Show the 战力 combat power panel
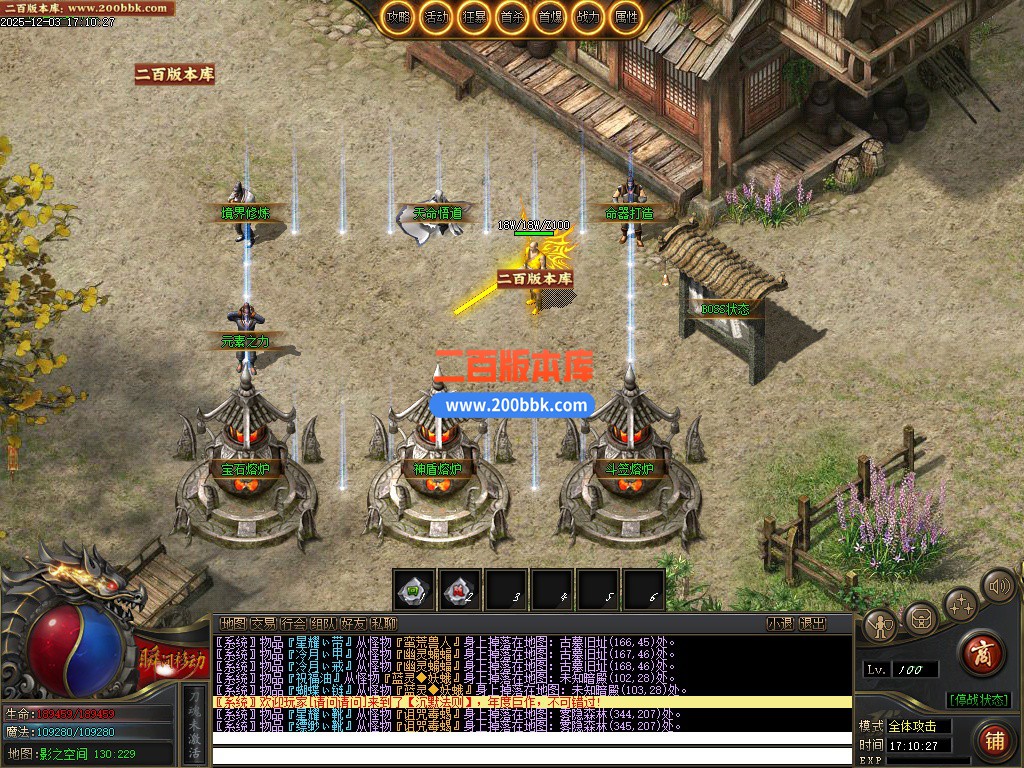The image size is (1024, 768). tap(587, 17)
